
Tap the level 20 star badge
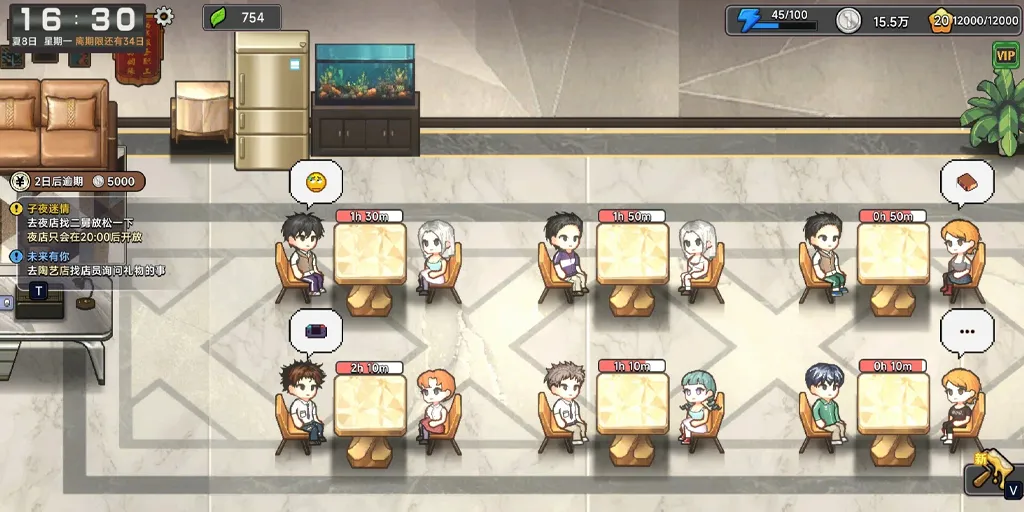(939, 20)
